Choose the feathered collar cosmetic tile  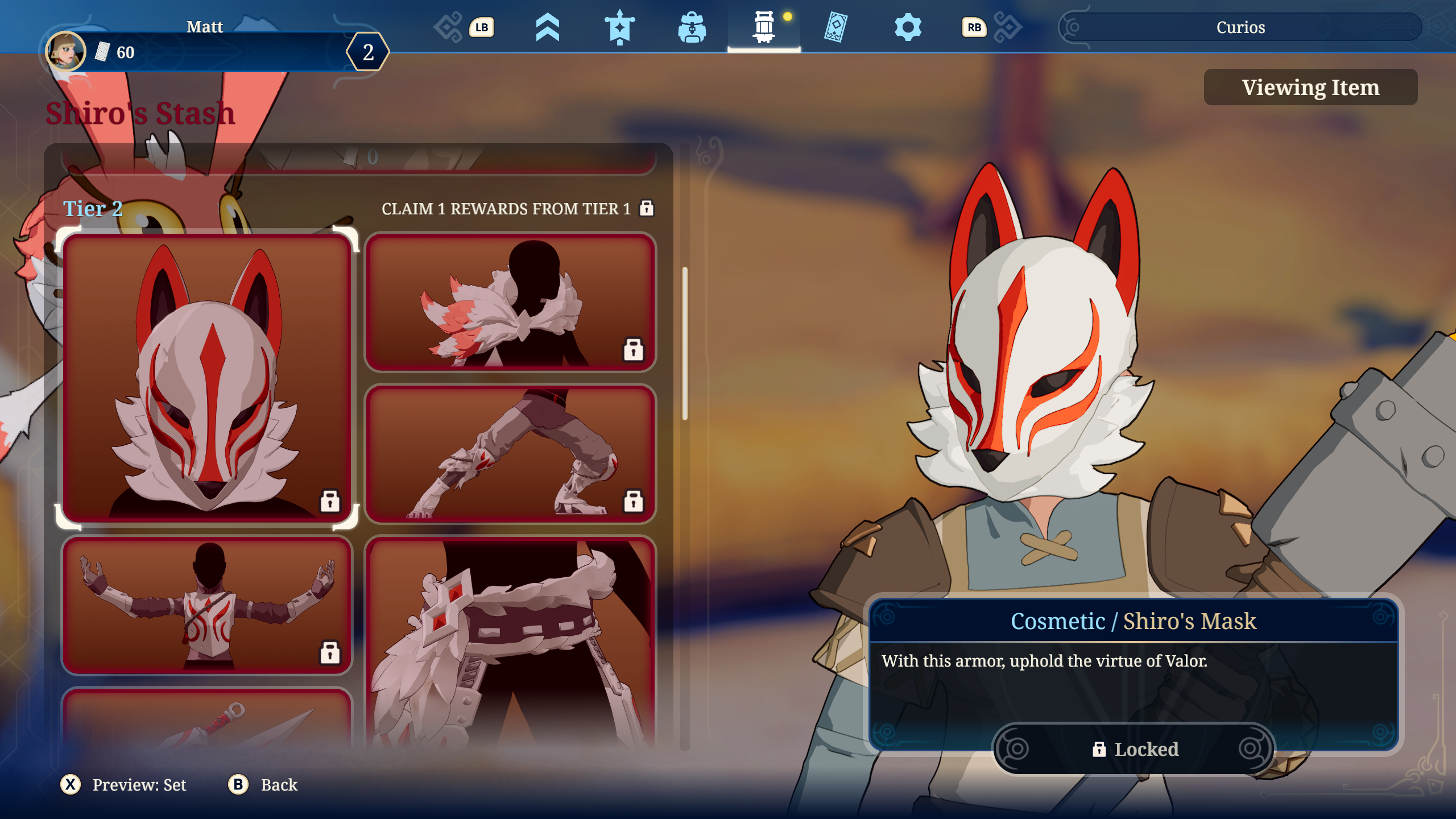click(510, 302)
